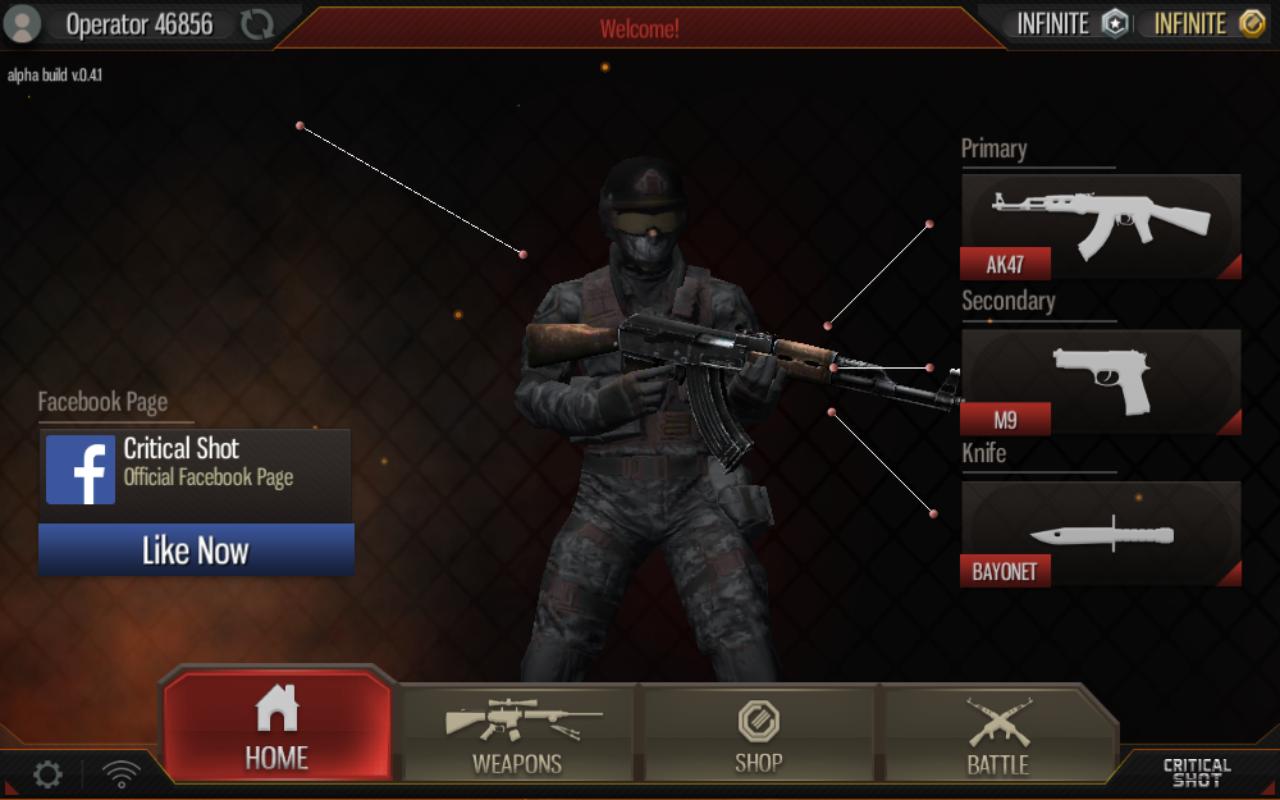Select the Shop coin icon
This screenshot has height=800, width=1280.
[759, 717]
